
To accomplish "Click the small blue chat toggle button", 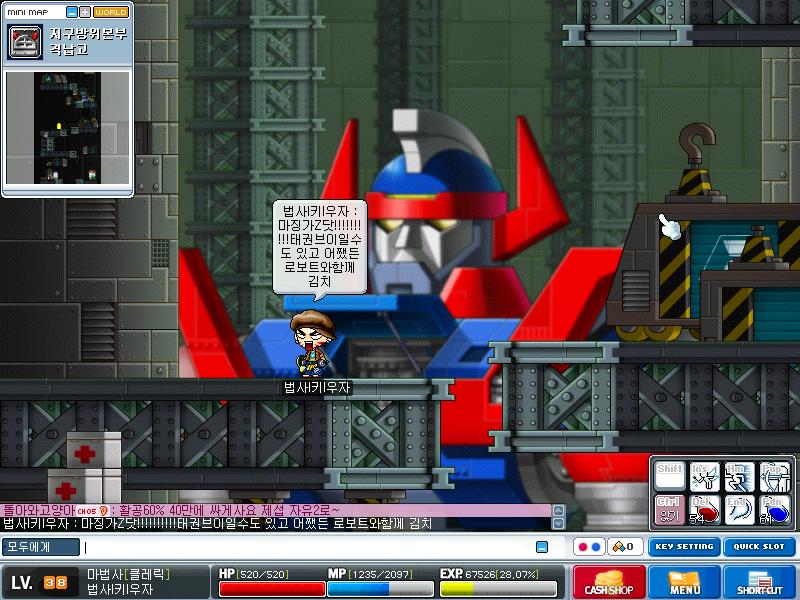I will 542,547.
